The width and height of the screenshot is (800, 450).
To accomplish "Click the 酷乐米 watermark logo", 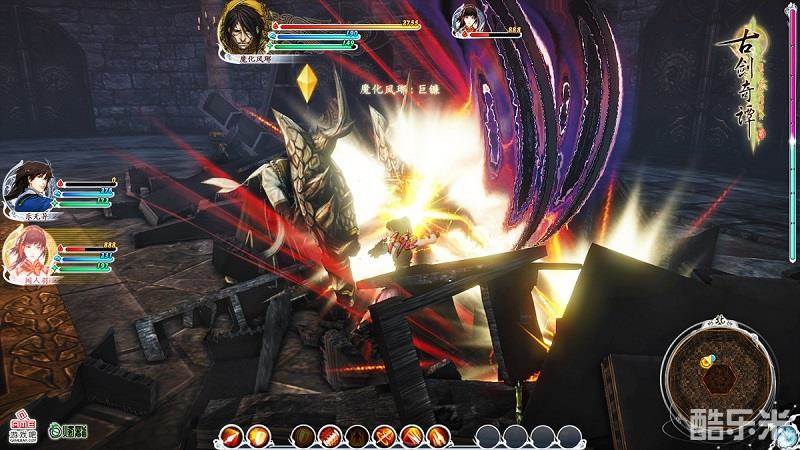I will click(x=742, y=423).
